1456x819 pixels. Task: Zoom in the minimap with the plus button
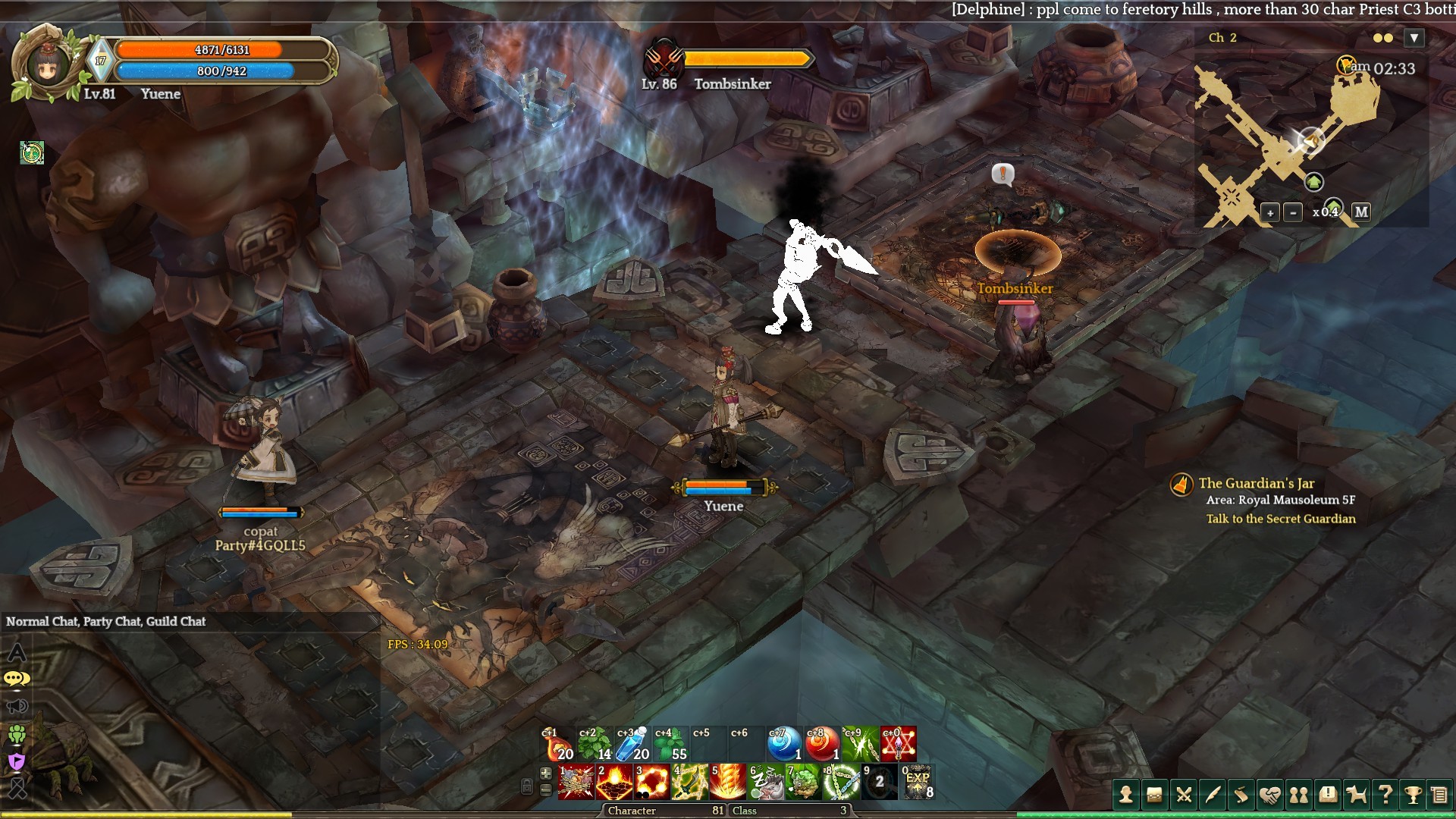(x=1269, y=212)
